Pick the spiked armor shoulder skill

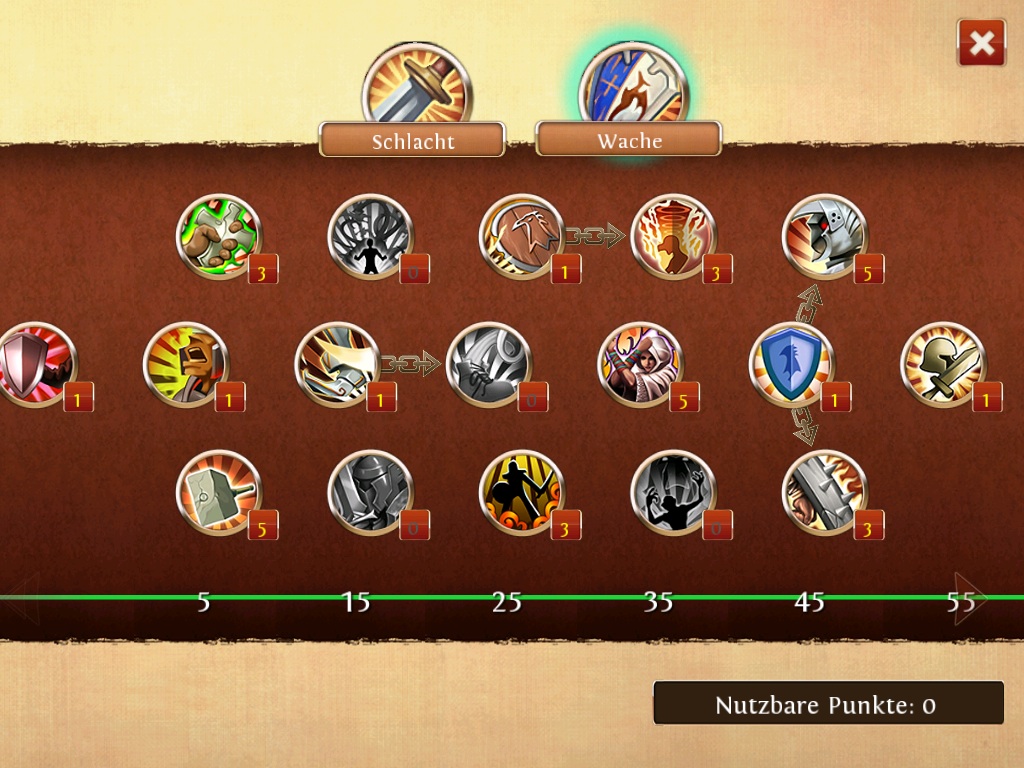tap(824, 492)
